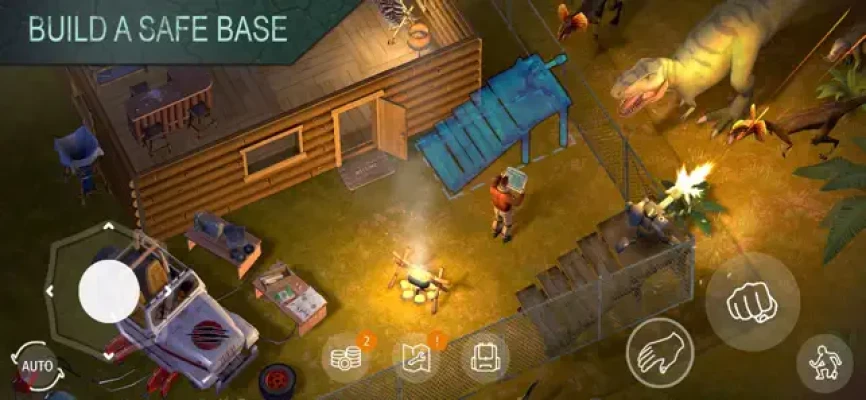Open the crafting blueprint wrench icon

(x=419, y=358)
